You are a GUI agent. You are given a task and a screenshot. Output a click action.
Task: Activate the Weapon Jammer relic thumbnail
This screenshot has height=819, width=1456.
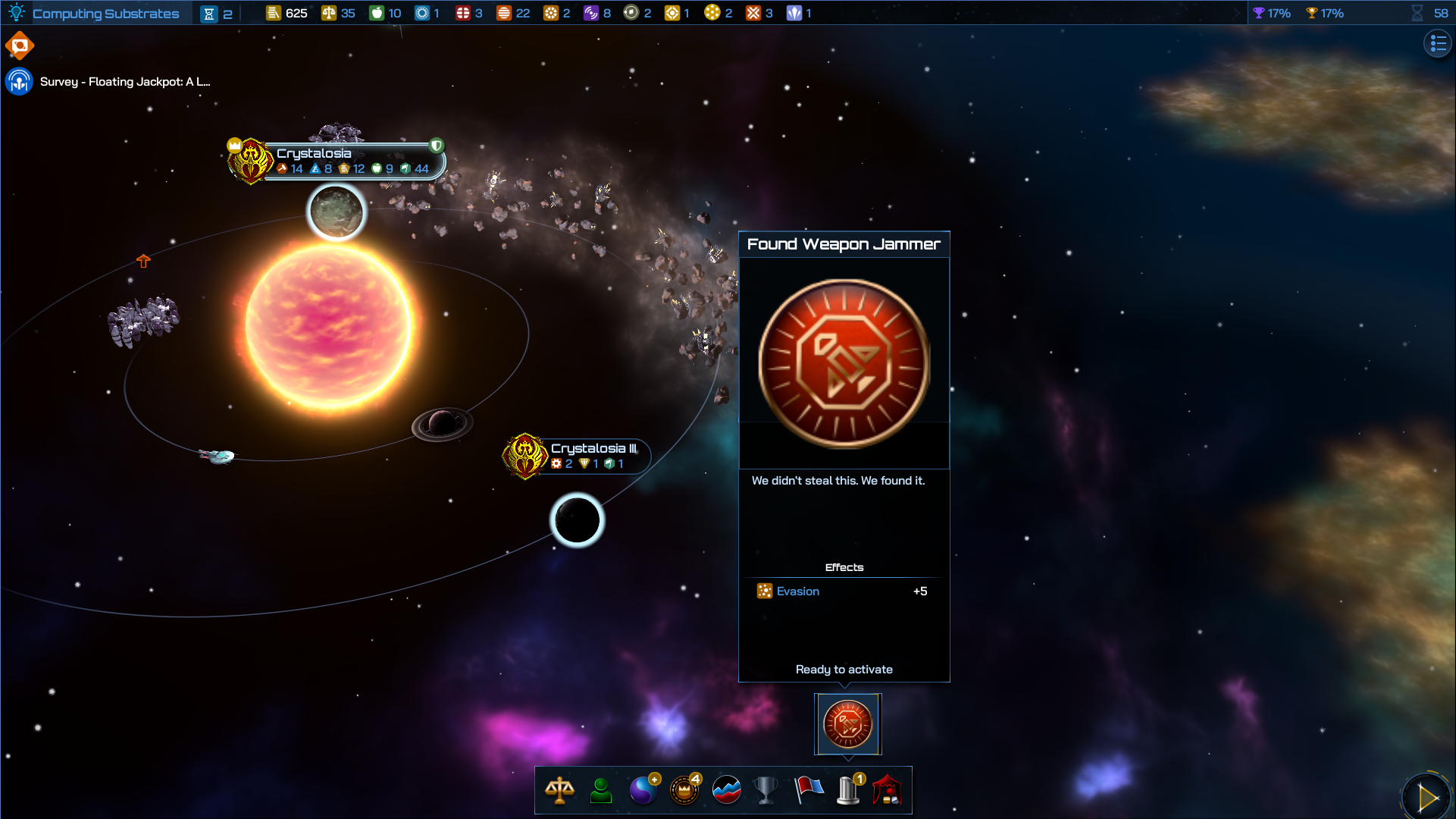coord(847,723)
